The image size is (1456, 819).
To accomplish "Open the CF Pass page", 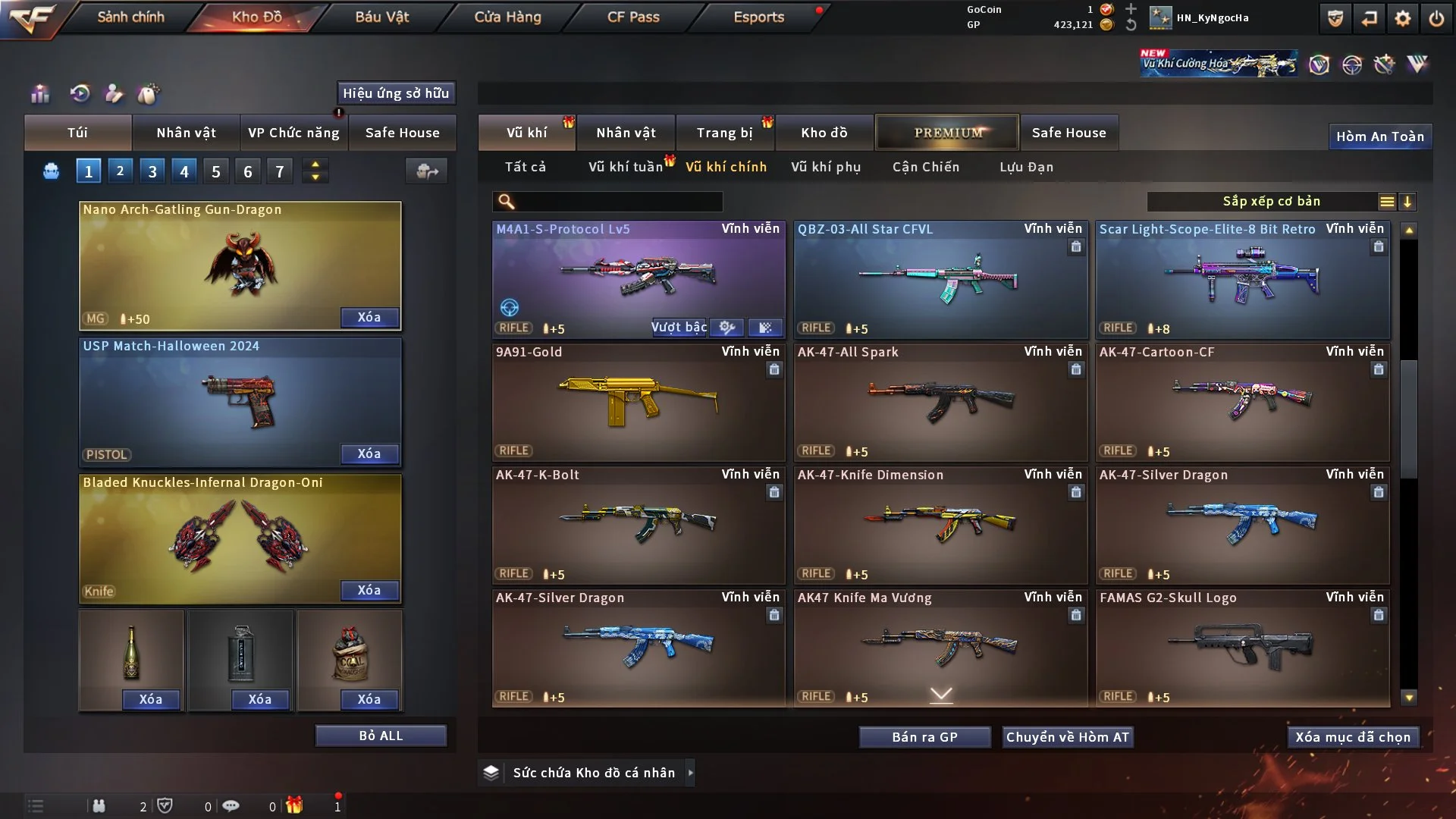I will 633,17.
